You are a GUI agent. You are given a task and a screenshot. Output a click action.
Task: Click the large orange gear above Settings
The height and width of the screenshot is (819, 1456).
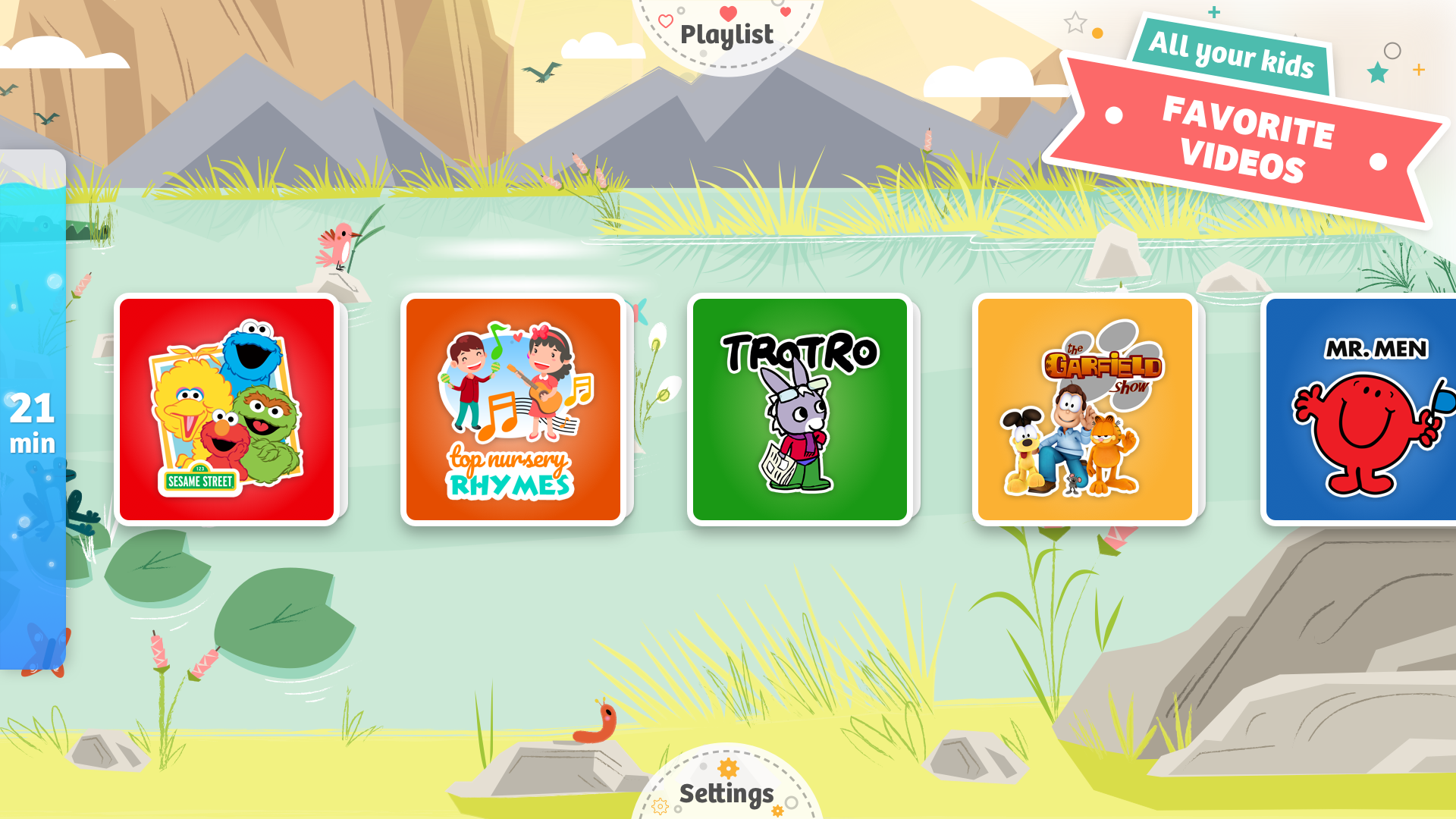[x=728, y=768]
